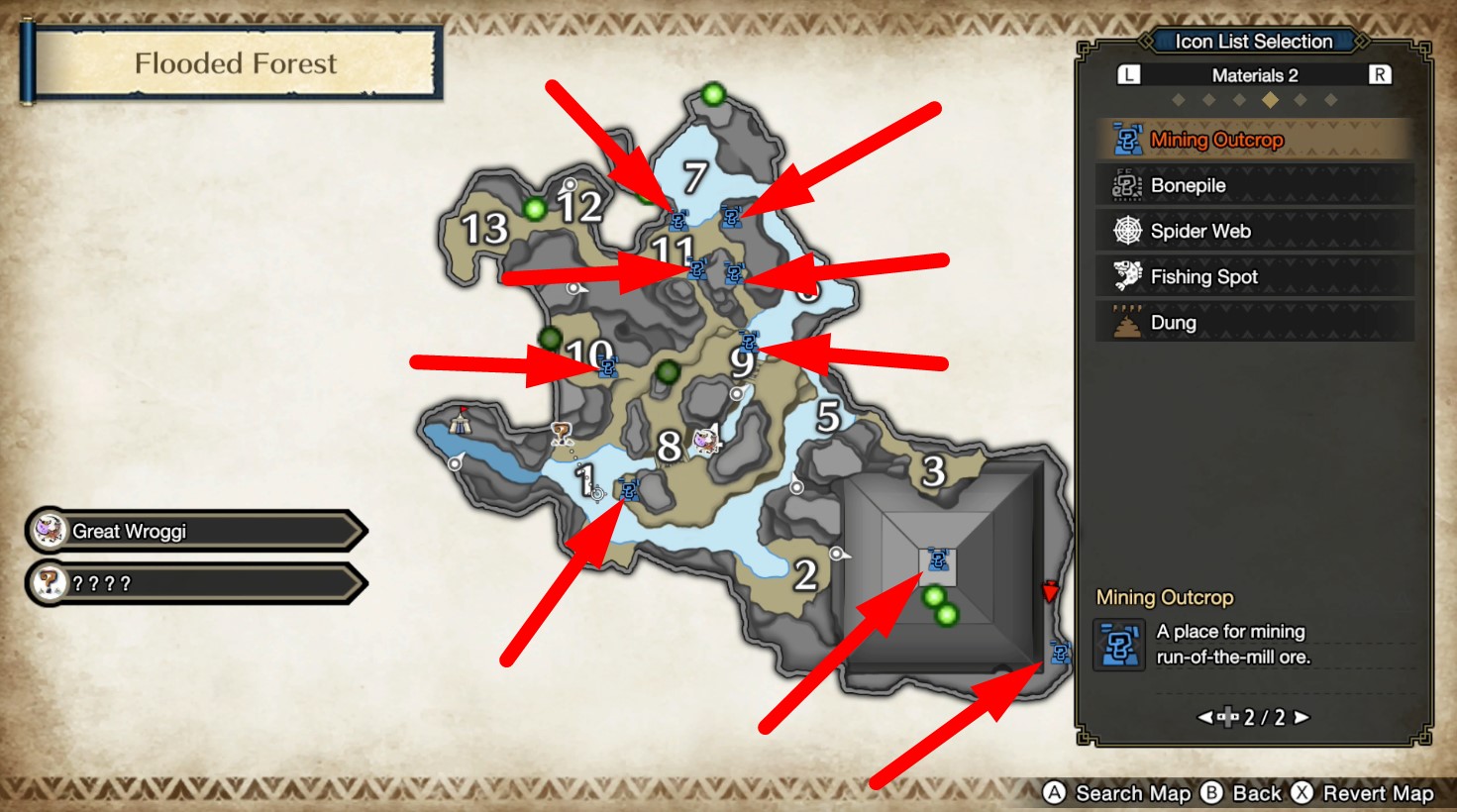1457x812 pixels.
Task: Click the green gathering point above zone 7
Action: tap(712, 94)
